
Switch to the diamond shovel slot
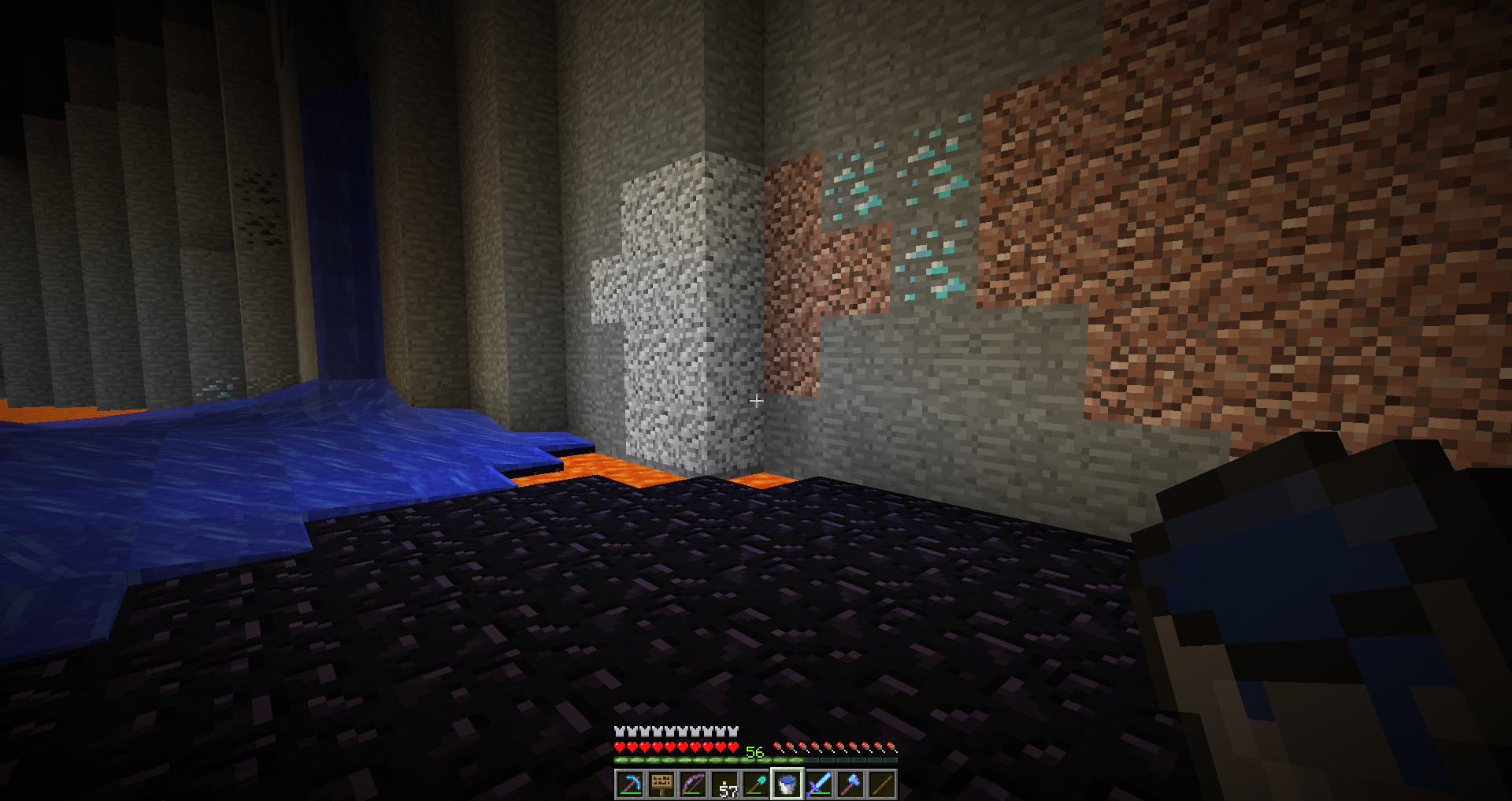(756, 784)
